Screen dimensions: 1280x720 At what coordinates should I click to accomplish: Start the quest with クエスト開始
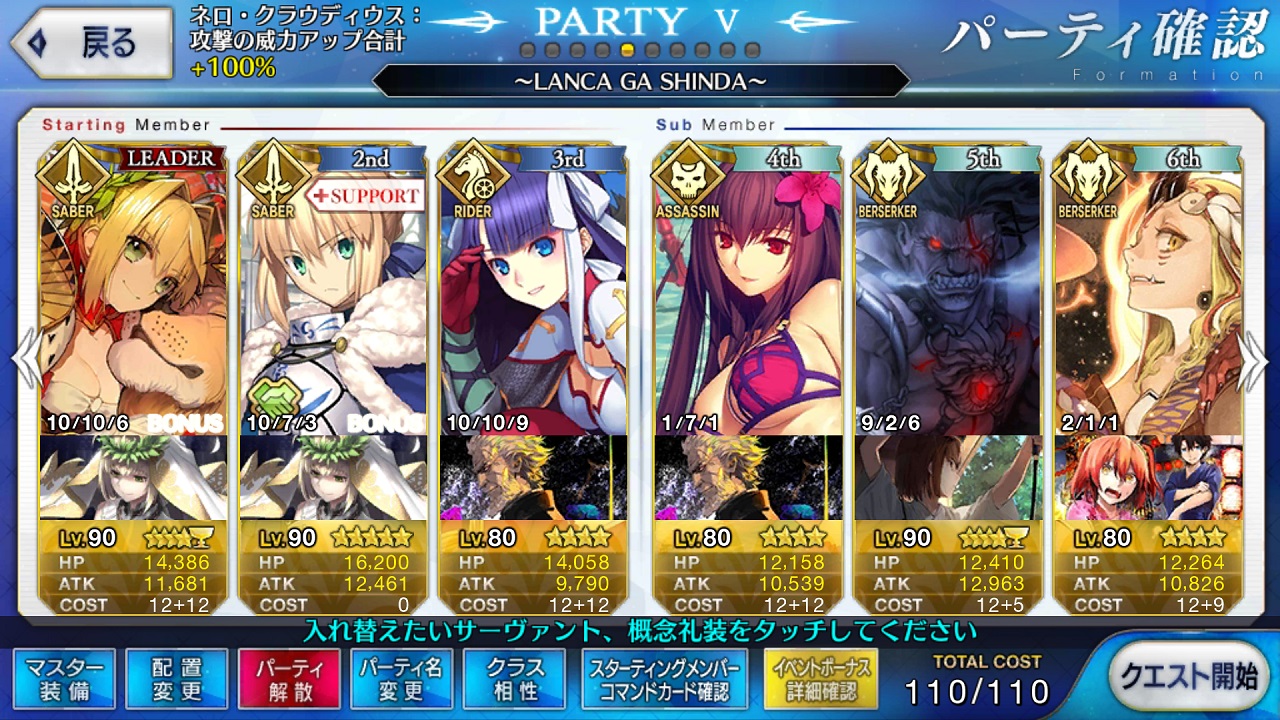click(1188, 676)
